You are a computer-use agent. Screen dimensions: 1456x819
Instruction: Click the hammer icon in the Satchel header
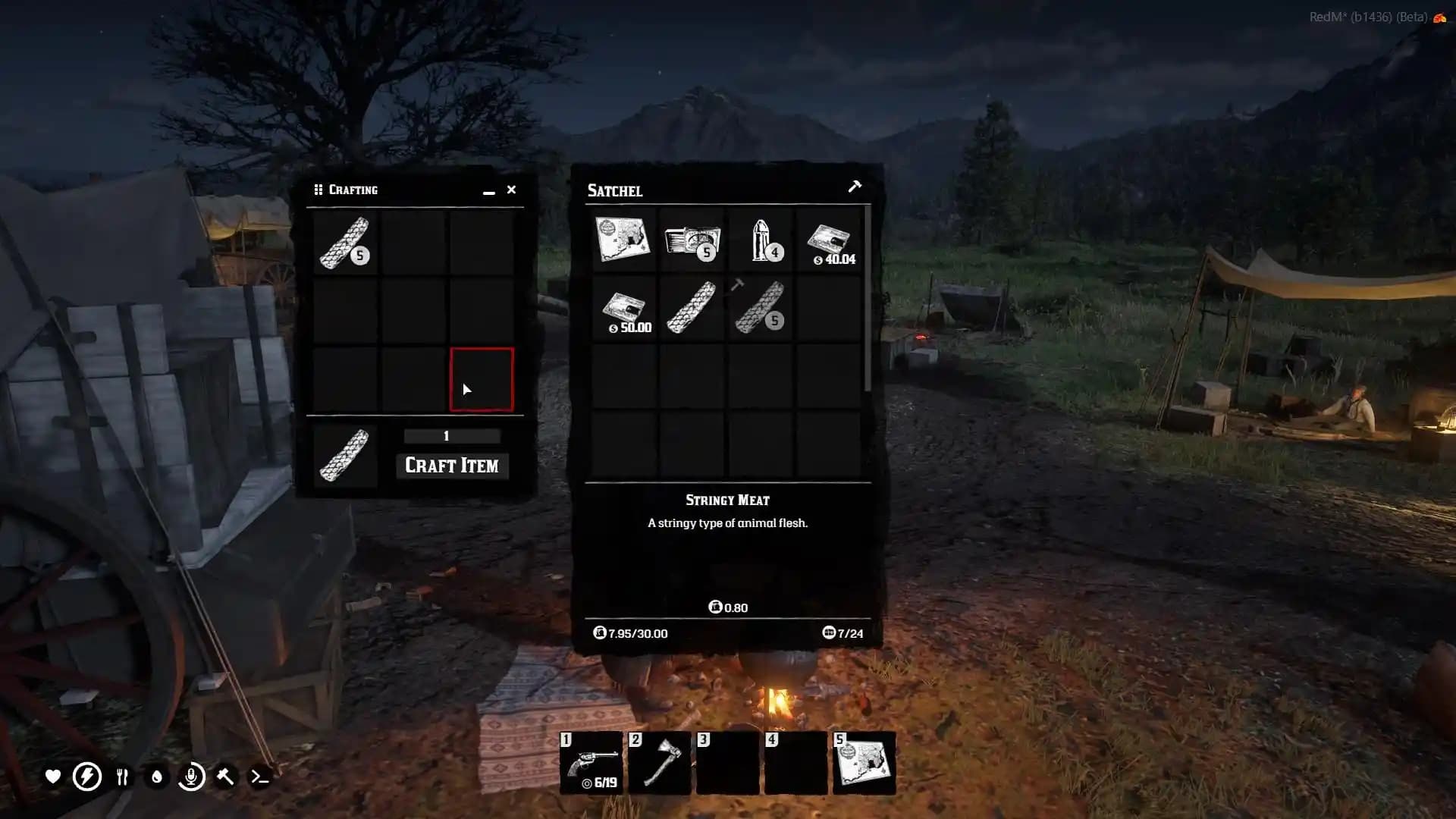coord(855,187)
